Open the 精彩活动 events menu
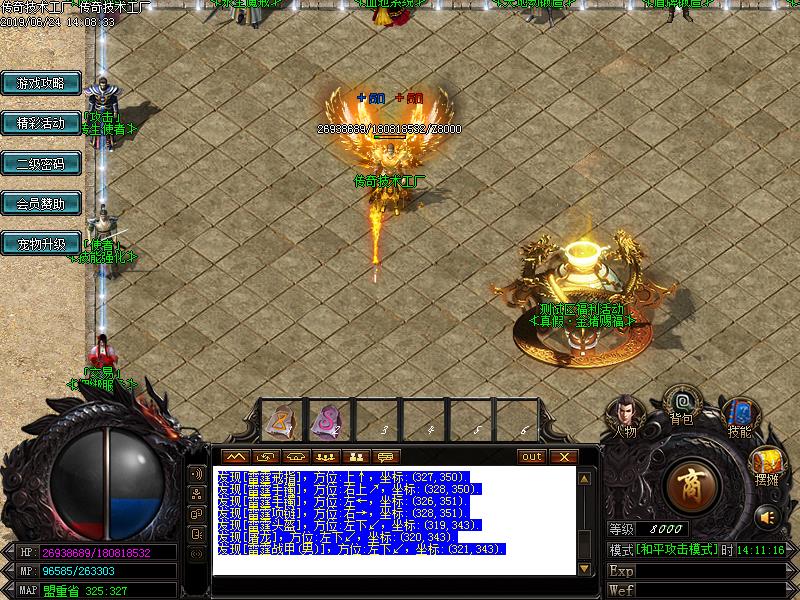This screenshot has width=800, height=600. click(41, 124)
